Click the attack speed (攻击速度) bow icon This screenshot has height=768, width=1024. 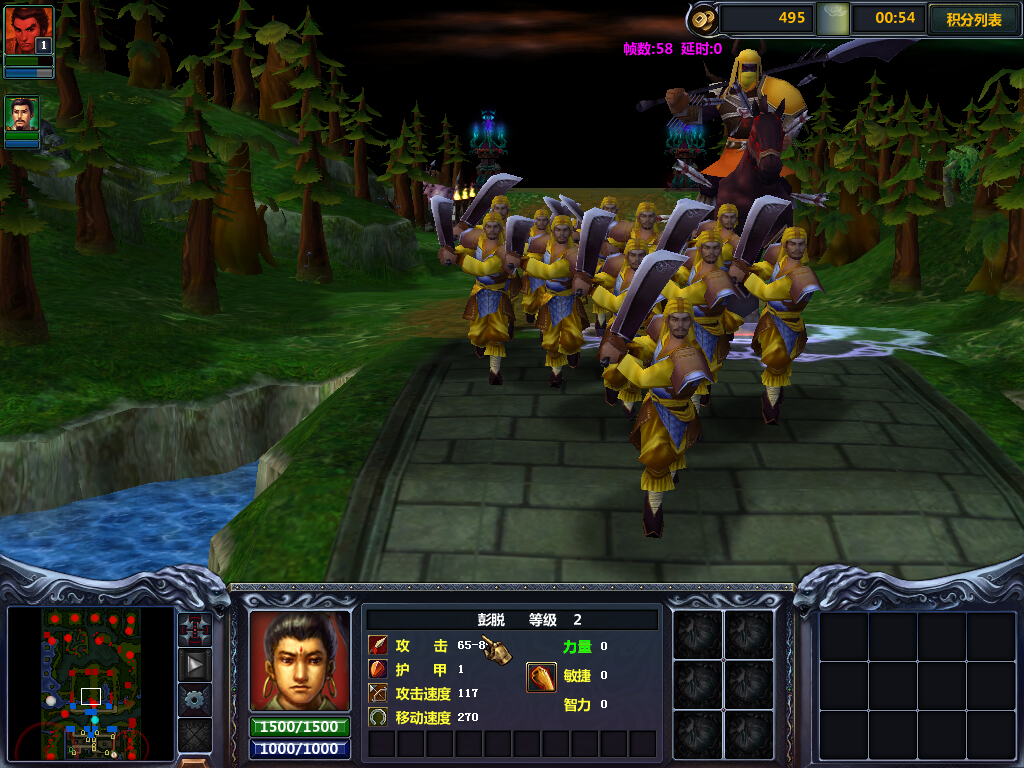pos(378,693)
